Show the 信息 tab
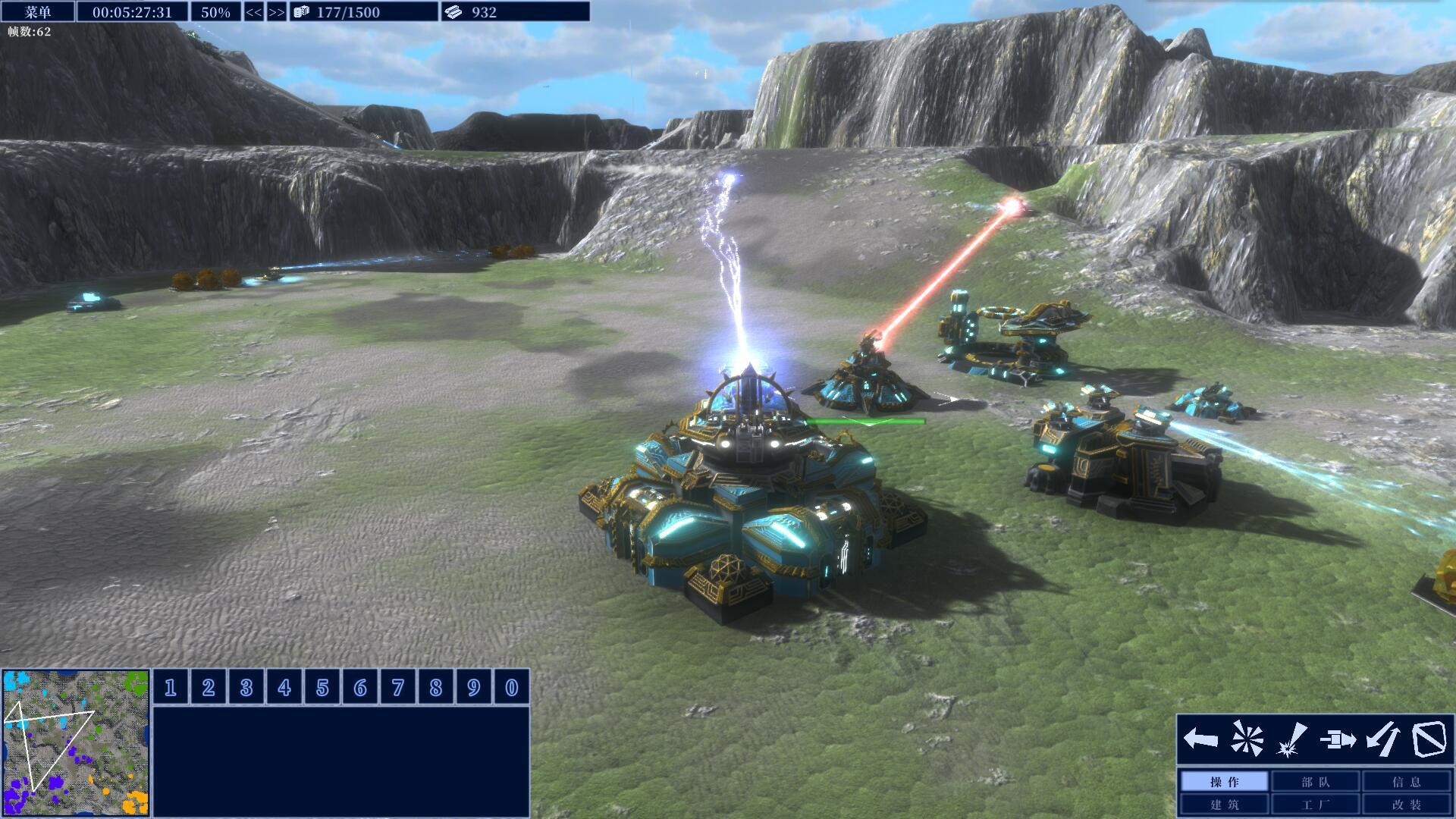The image size is (1456, 819). (1407, 782)
